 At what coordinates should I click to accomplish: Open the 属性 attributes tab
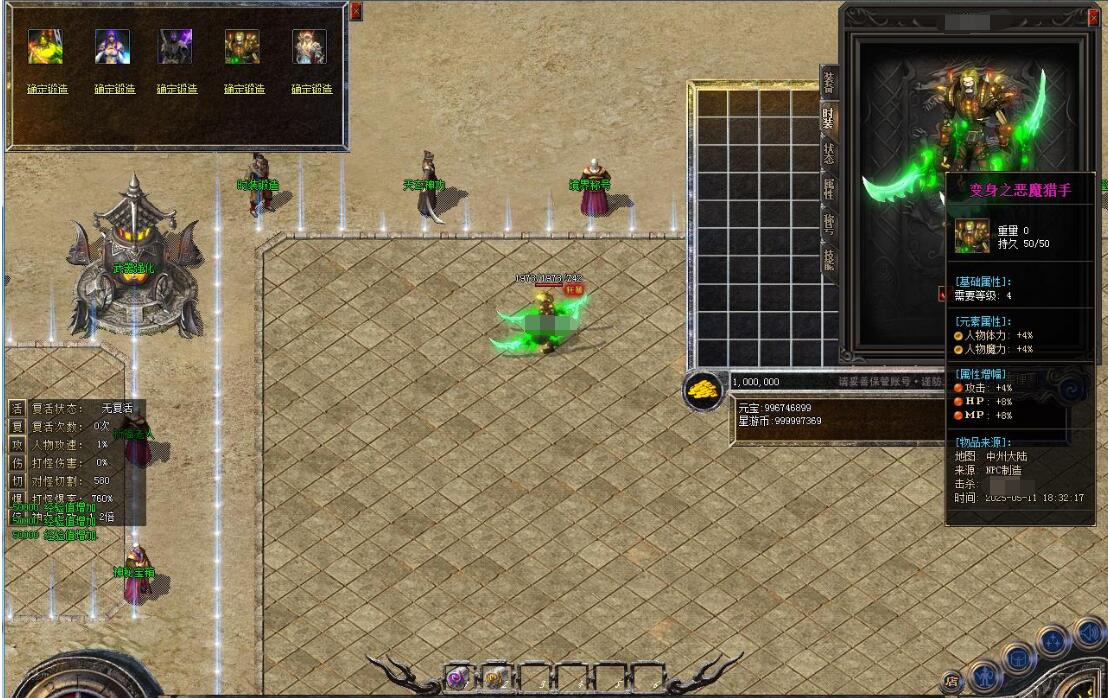pyautogui.click(x=828, y=188)
